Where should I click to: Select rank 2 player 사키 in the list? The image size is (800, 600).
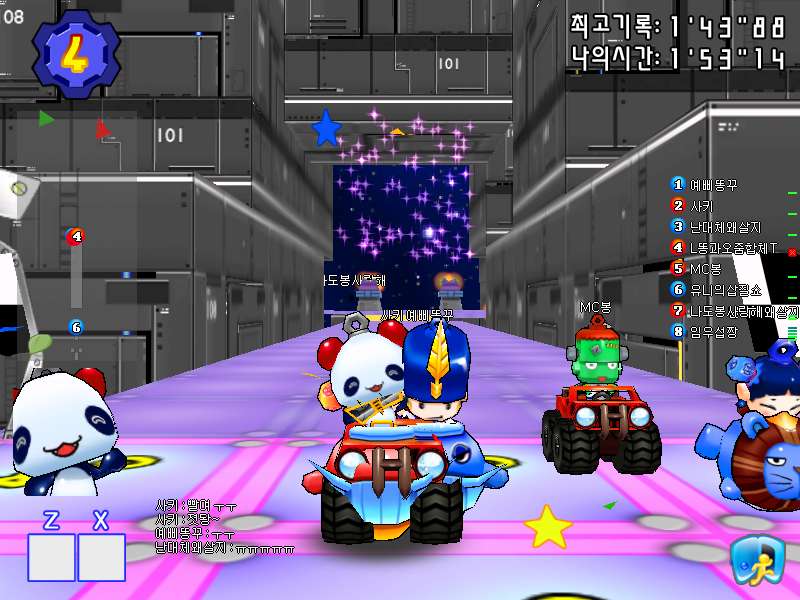700,205
